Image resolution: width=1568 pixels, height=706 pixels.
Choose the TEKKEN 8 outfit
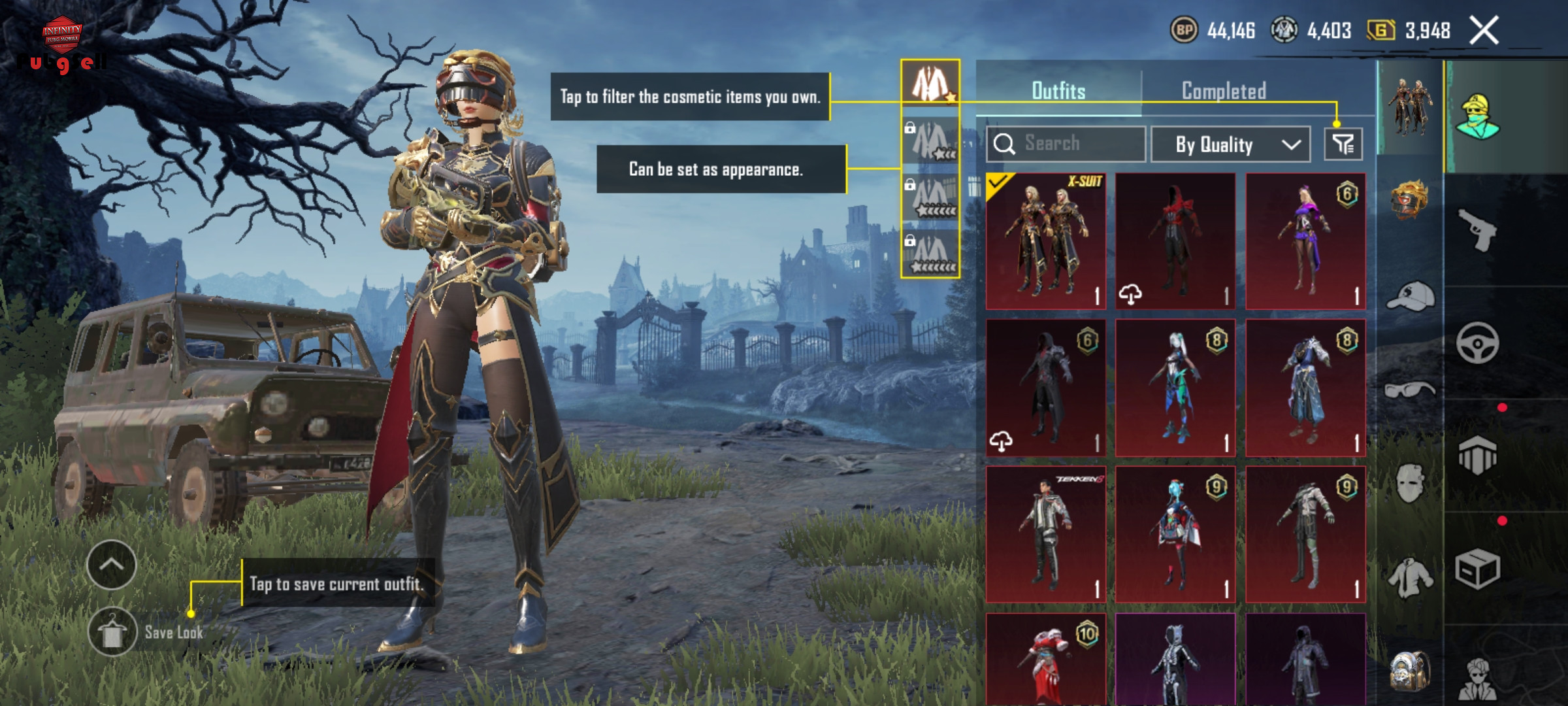pos(1045,534)
